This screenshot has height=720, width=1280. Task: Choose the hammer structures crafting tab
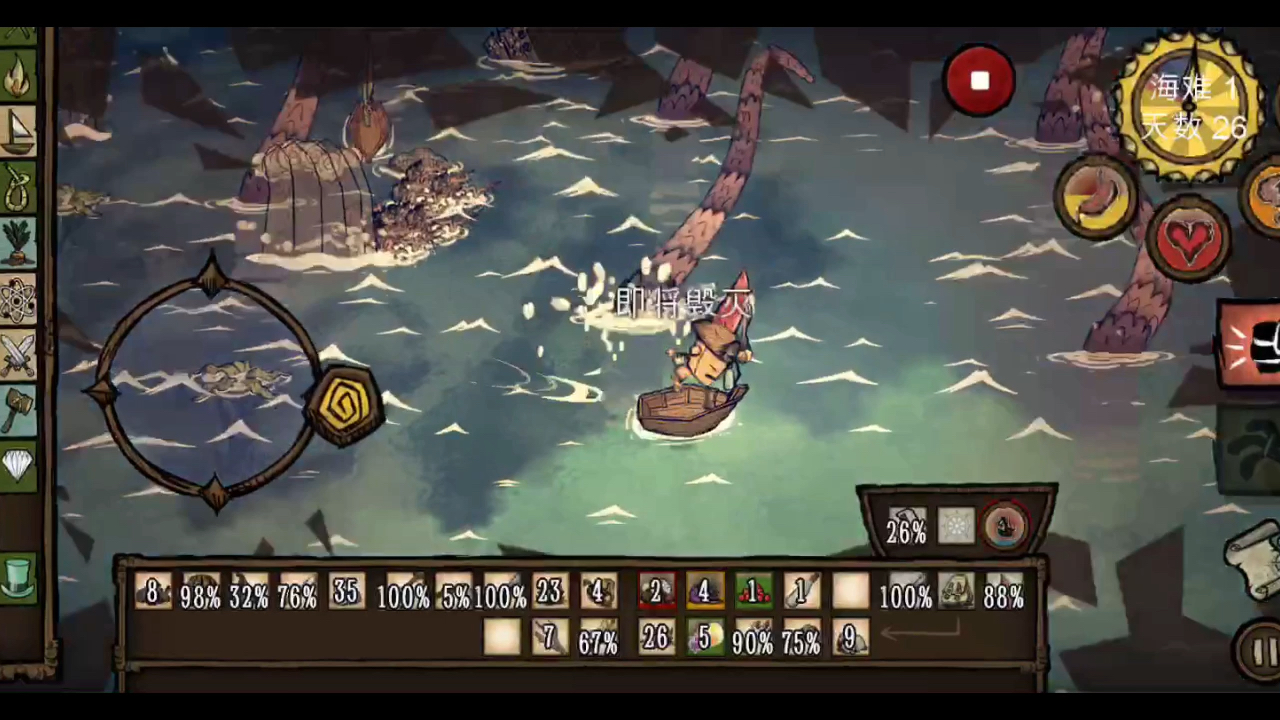pyautogui.click(x=18, y=409)
